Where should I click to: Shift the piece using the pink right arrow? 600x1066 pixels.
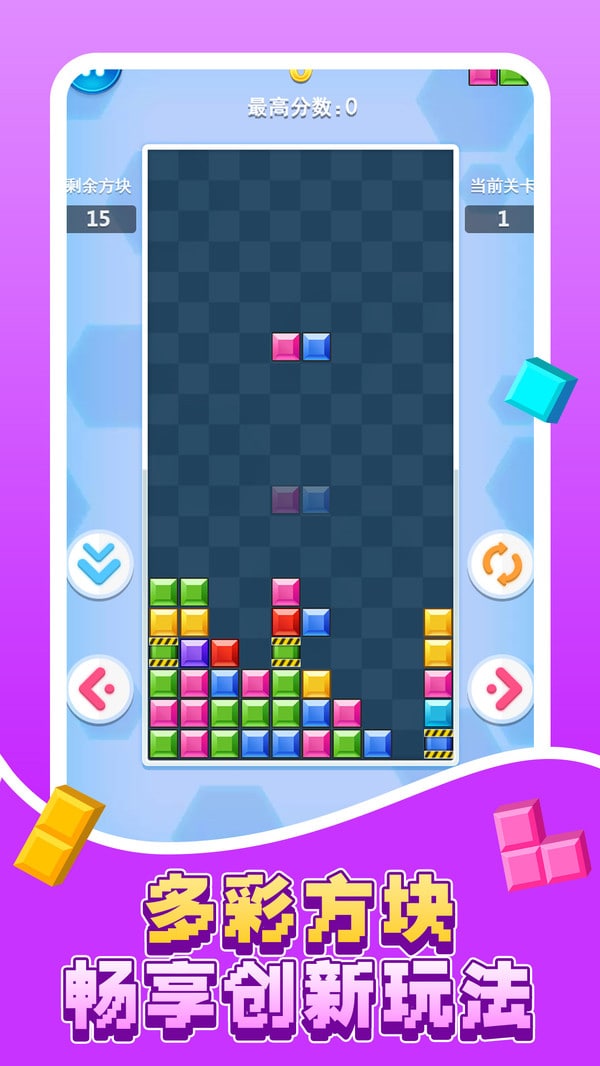[500, 689]
